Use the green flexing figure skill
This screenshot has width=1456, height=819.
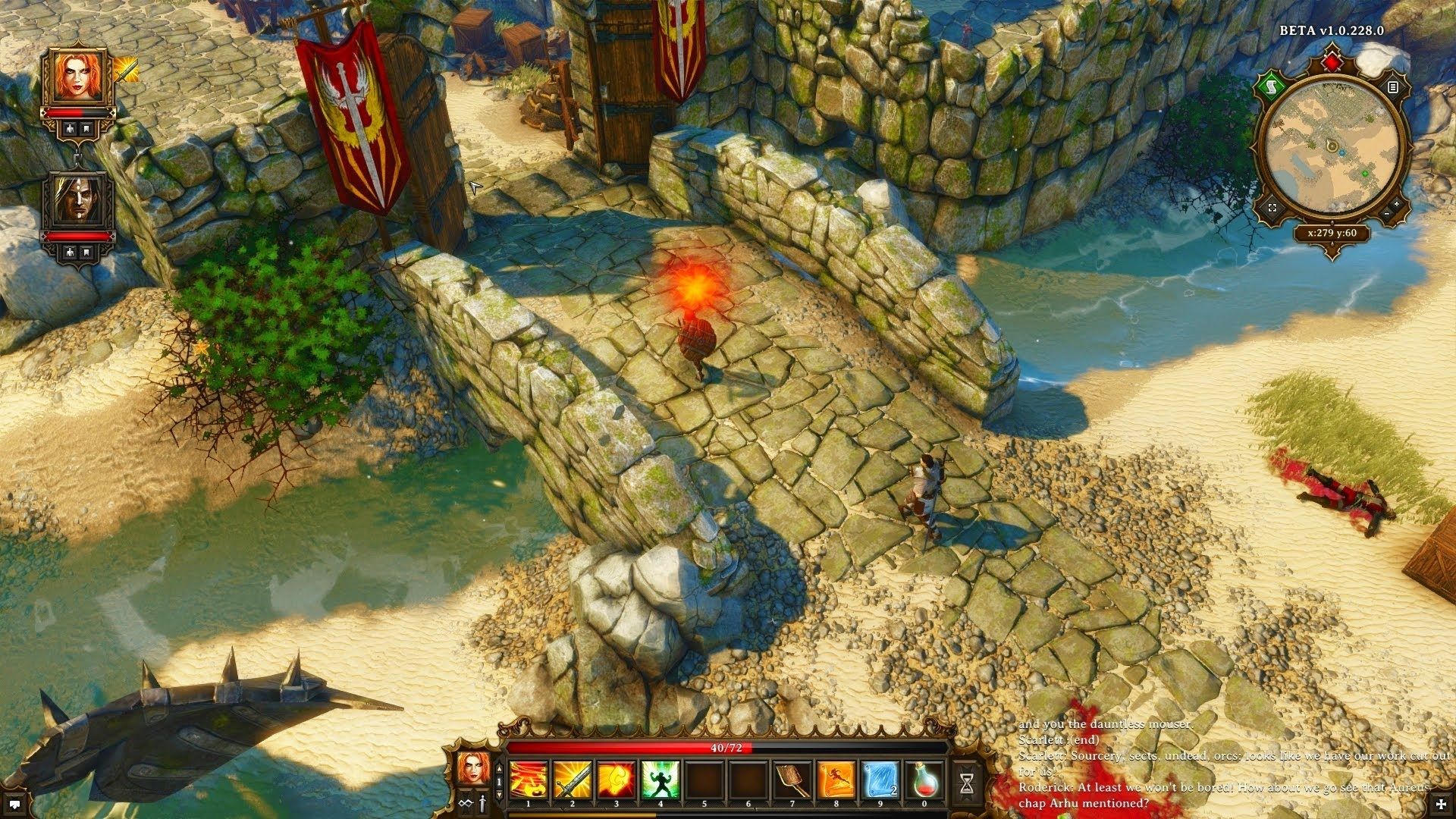tap(660, 780)
